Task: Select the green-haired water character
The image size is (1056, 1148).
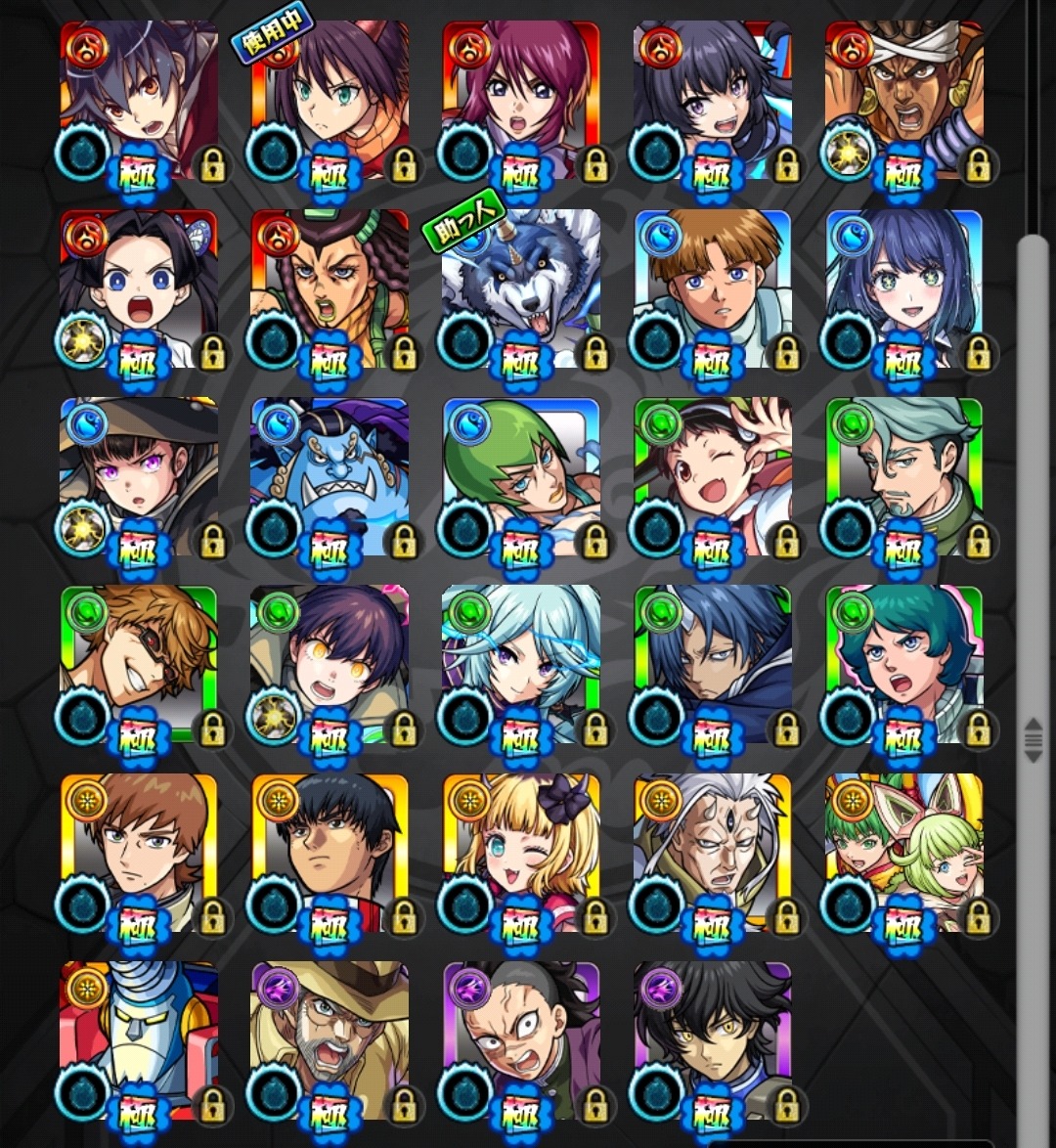Action: click(521, 474)
